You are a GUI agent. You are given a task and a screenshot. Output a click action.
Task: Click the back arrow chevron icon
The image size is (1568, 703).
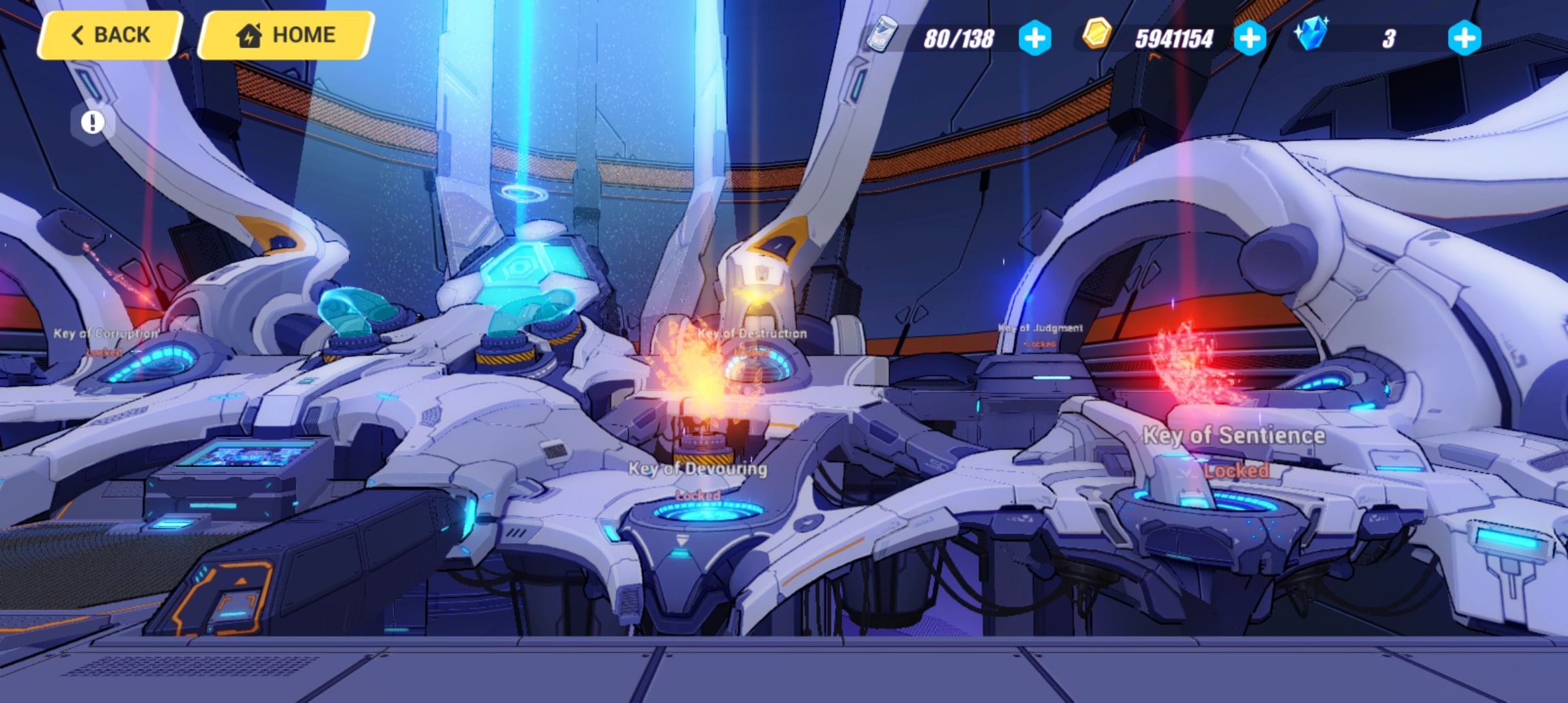(78, 34)
